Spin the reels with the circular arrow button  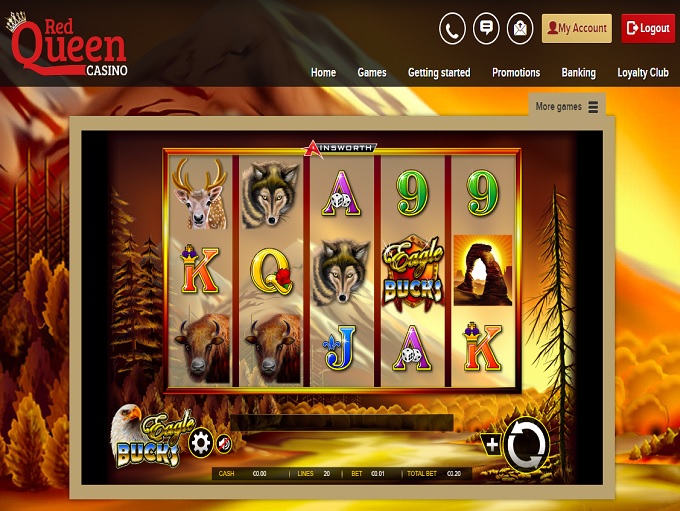[526, 445]
